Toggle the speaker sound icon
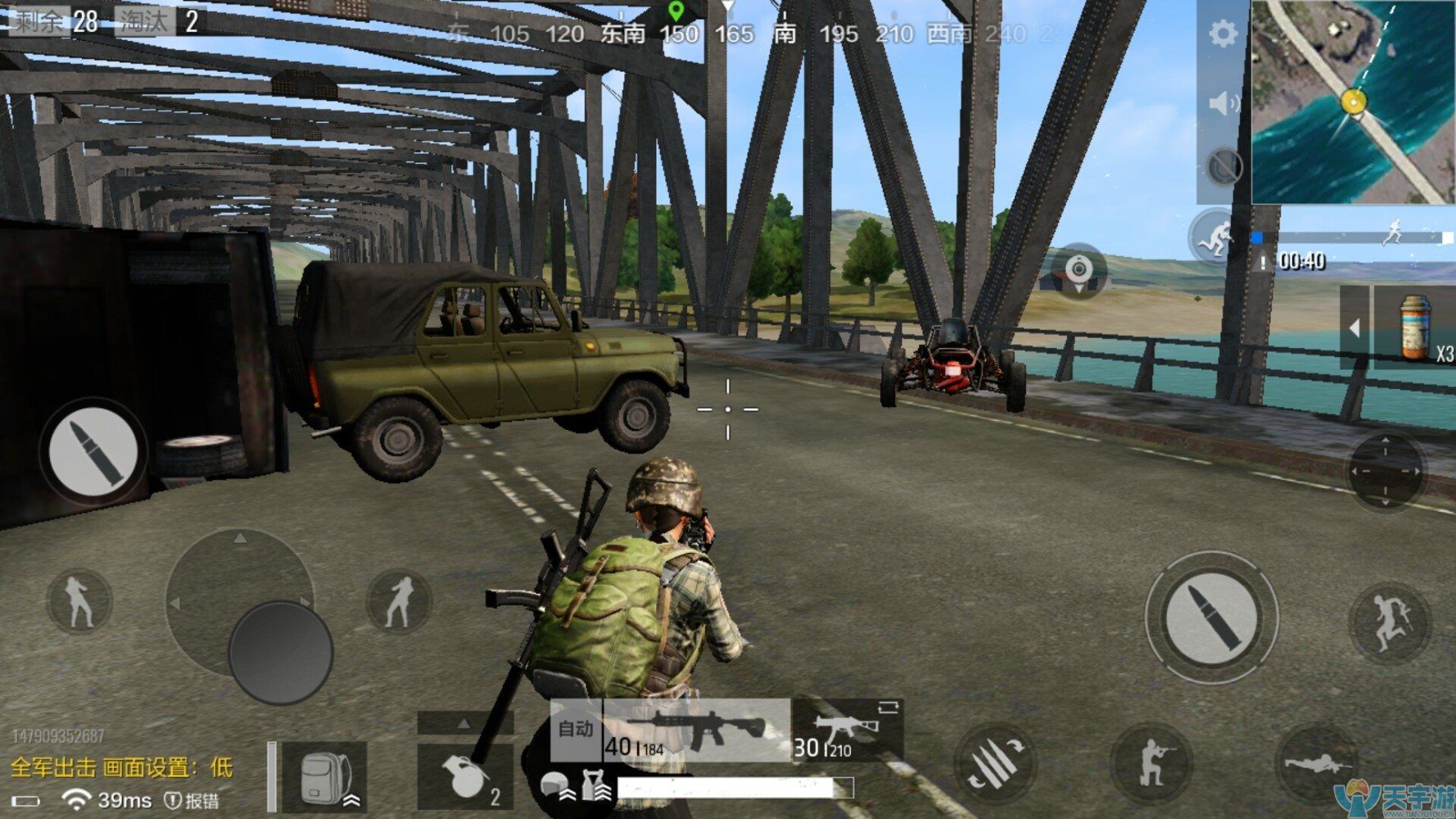Image resolution: width=1456 pixels, height=819 pixels. point(1223,103)
